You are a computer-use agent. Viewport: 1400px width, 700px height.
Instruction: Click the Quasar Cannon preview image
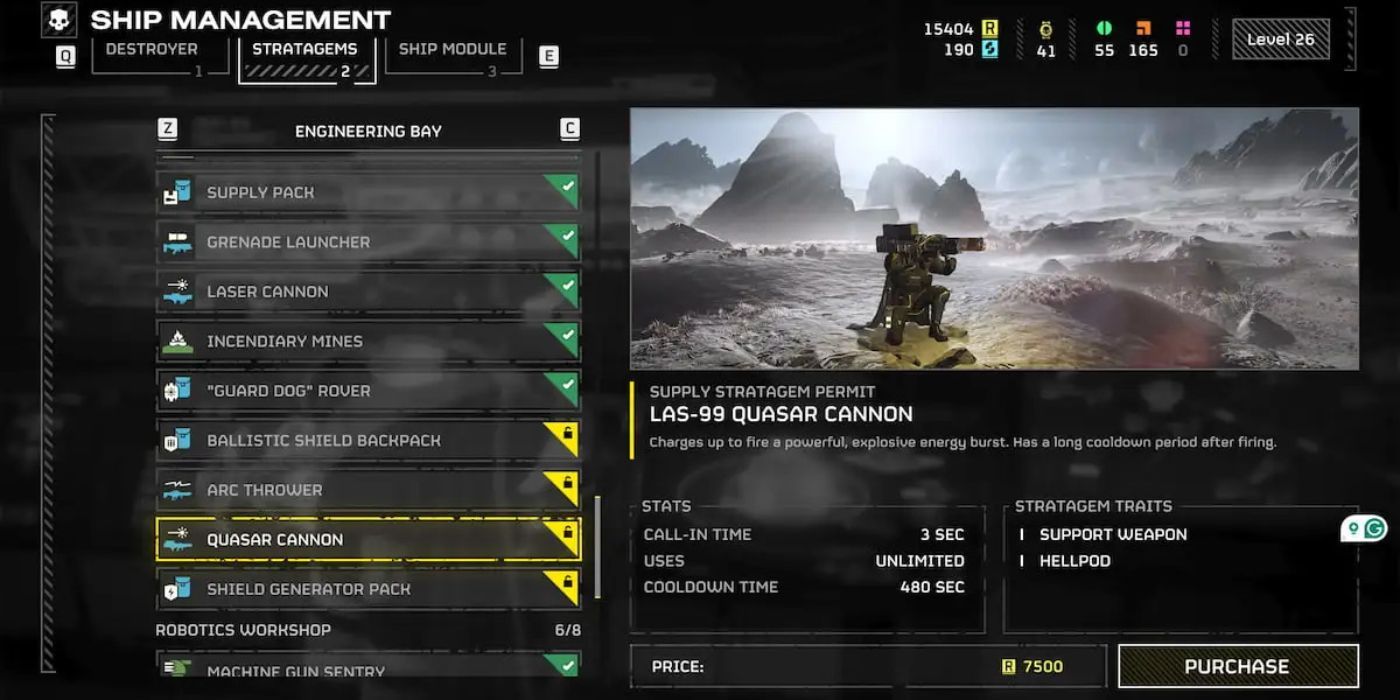coord(993,238)
